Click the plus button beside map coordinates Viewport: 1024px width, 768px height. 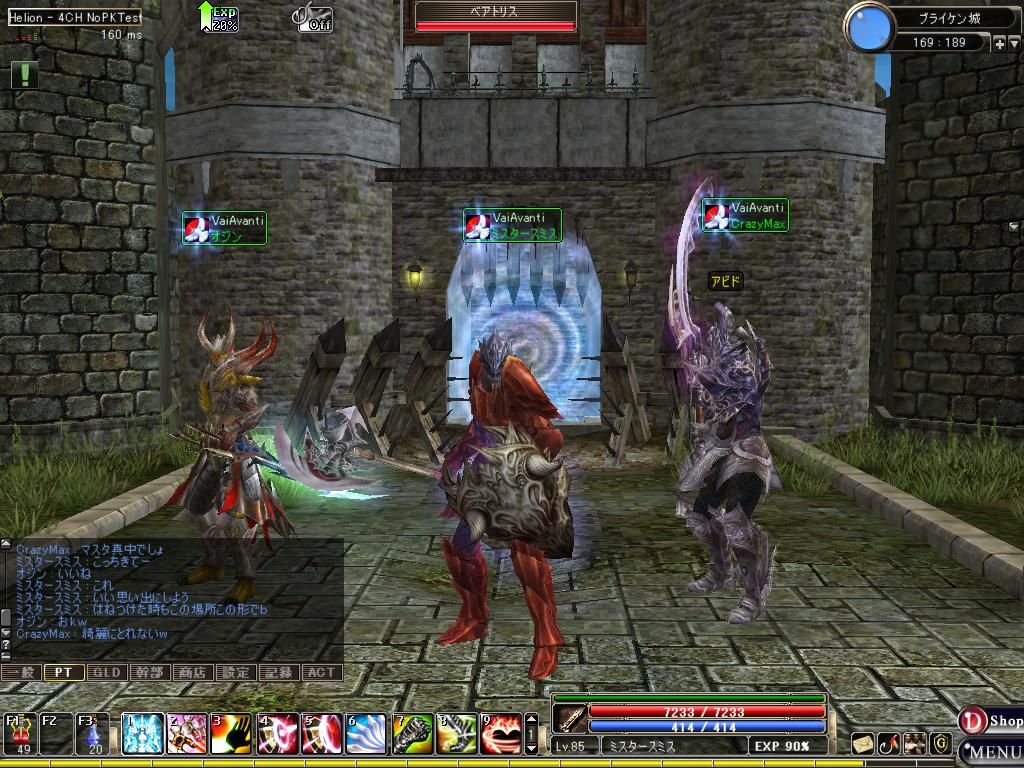click(1000, 43)
